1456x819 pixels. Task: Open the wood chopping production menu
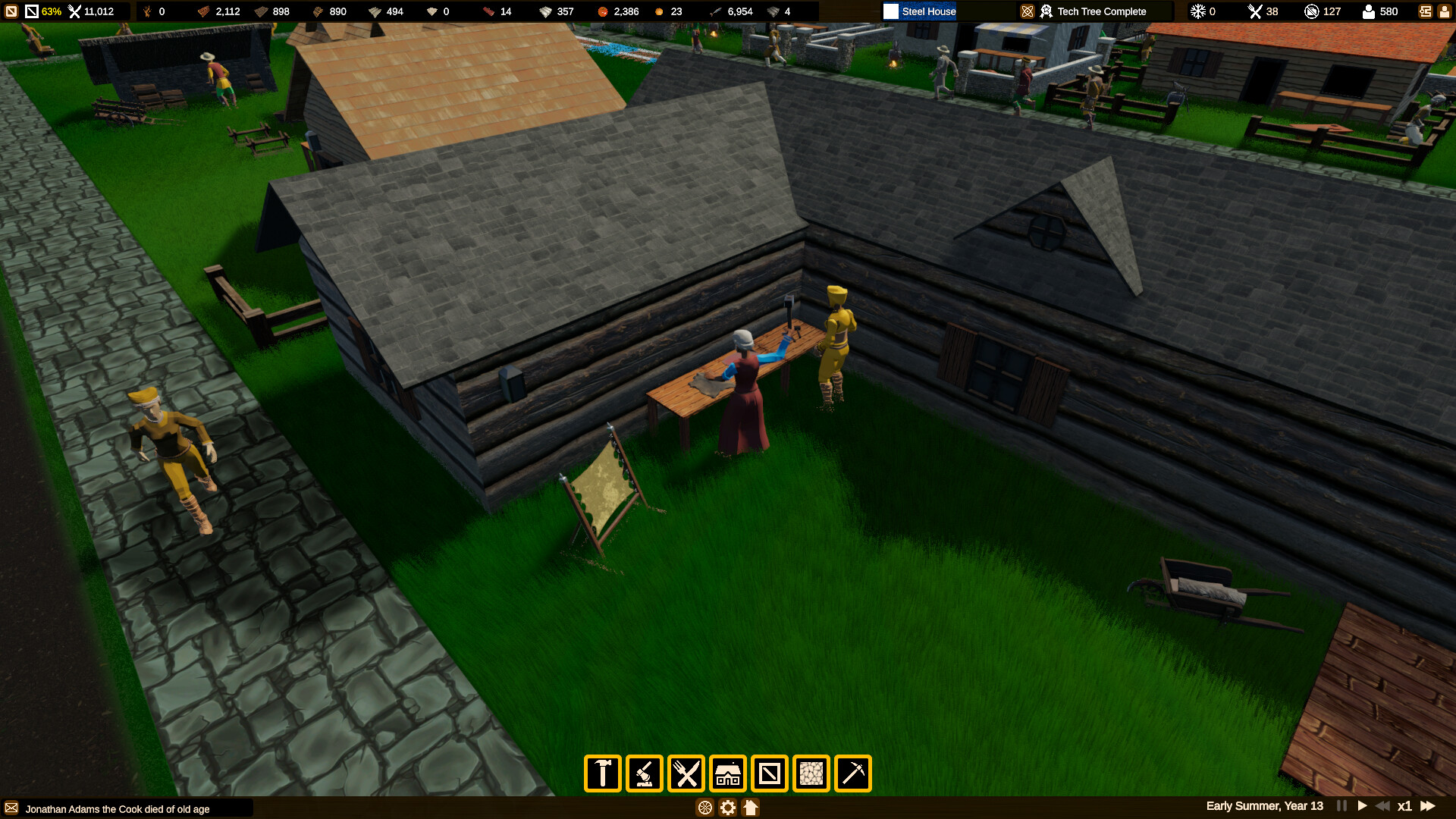644,773
